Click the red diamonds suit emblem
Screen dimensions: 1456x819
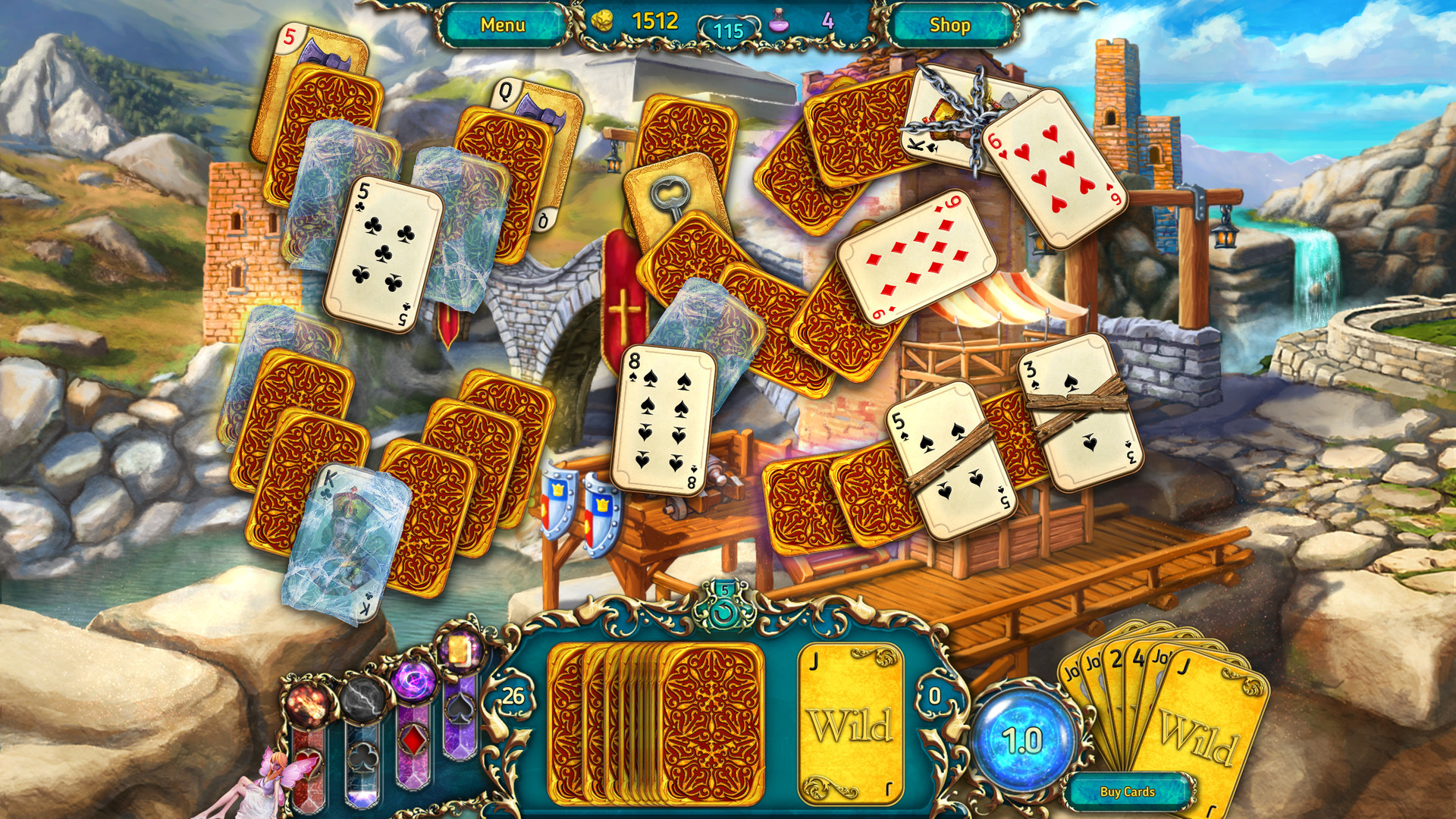point(413,740)
